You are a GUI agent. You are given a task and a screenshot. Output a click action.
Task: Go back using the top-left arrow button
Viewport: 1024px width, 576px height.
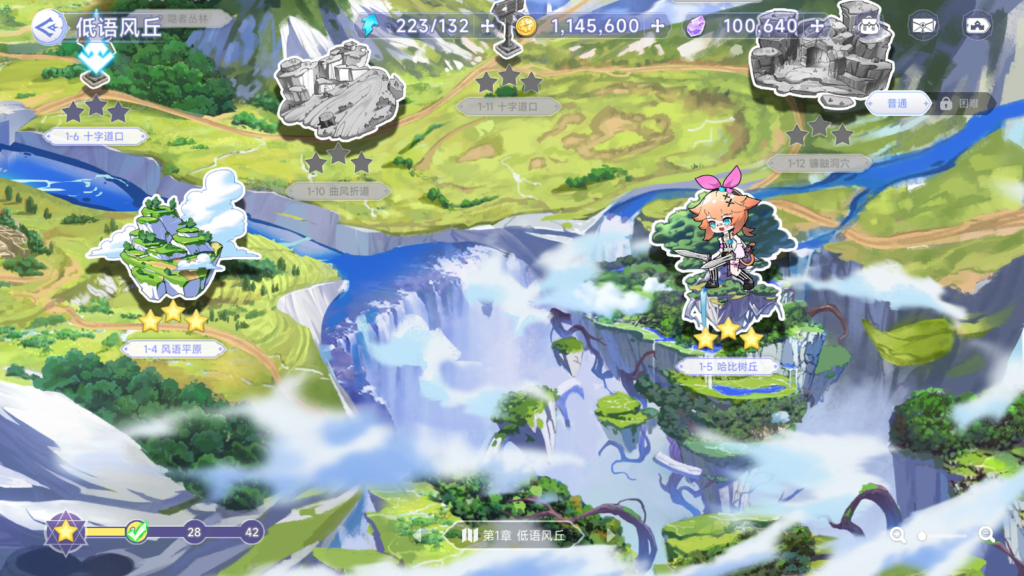click(47, 27)
